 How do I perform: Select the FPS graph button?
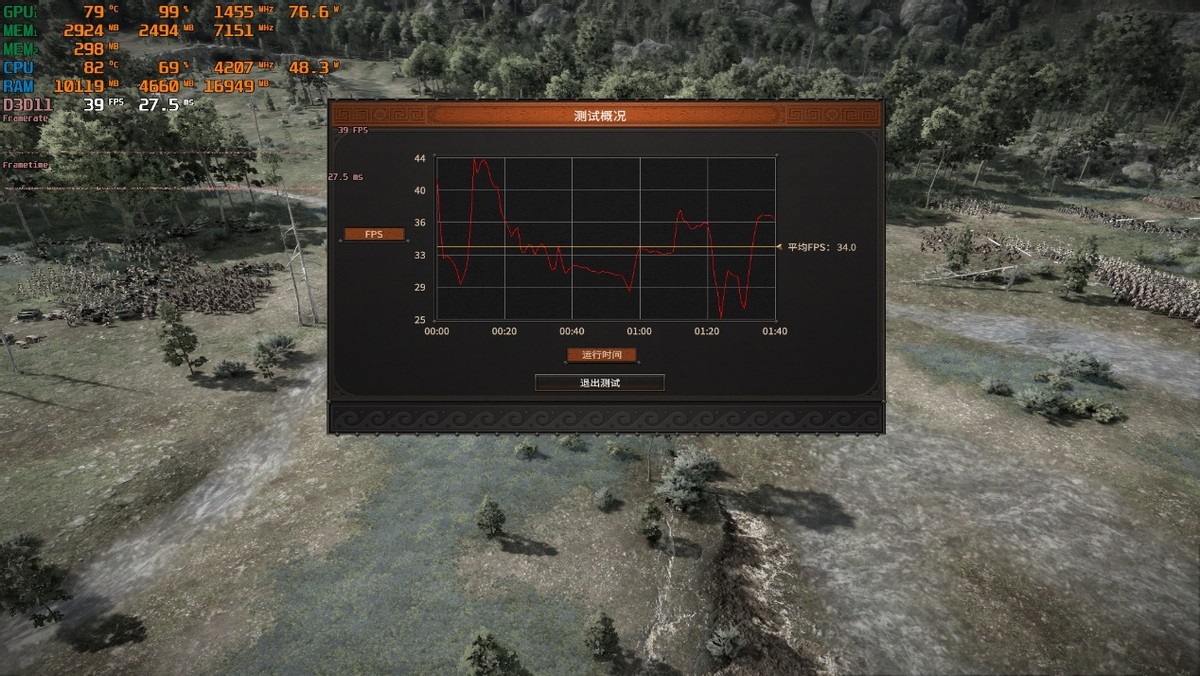click(x=374, y=234)
